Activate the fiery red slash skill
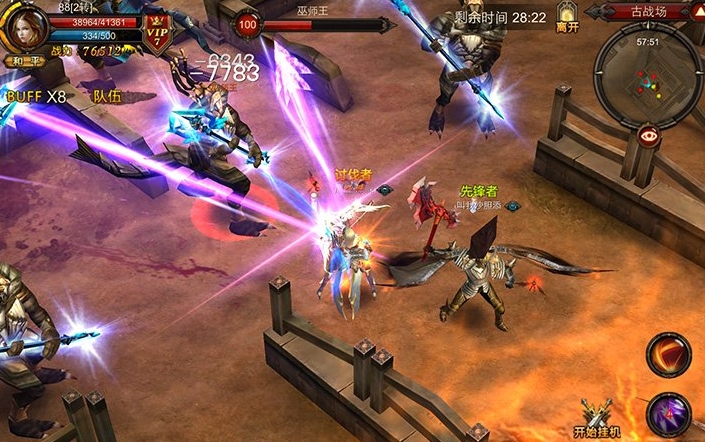 click(667, 354)
